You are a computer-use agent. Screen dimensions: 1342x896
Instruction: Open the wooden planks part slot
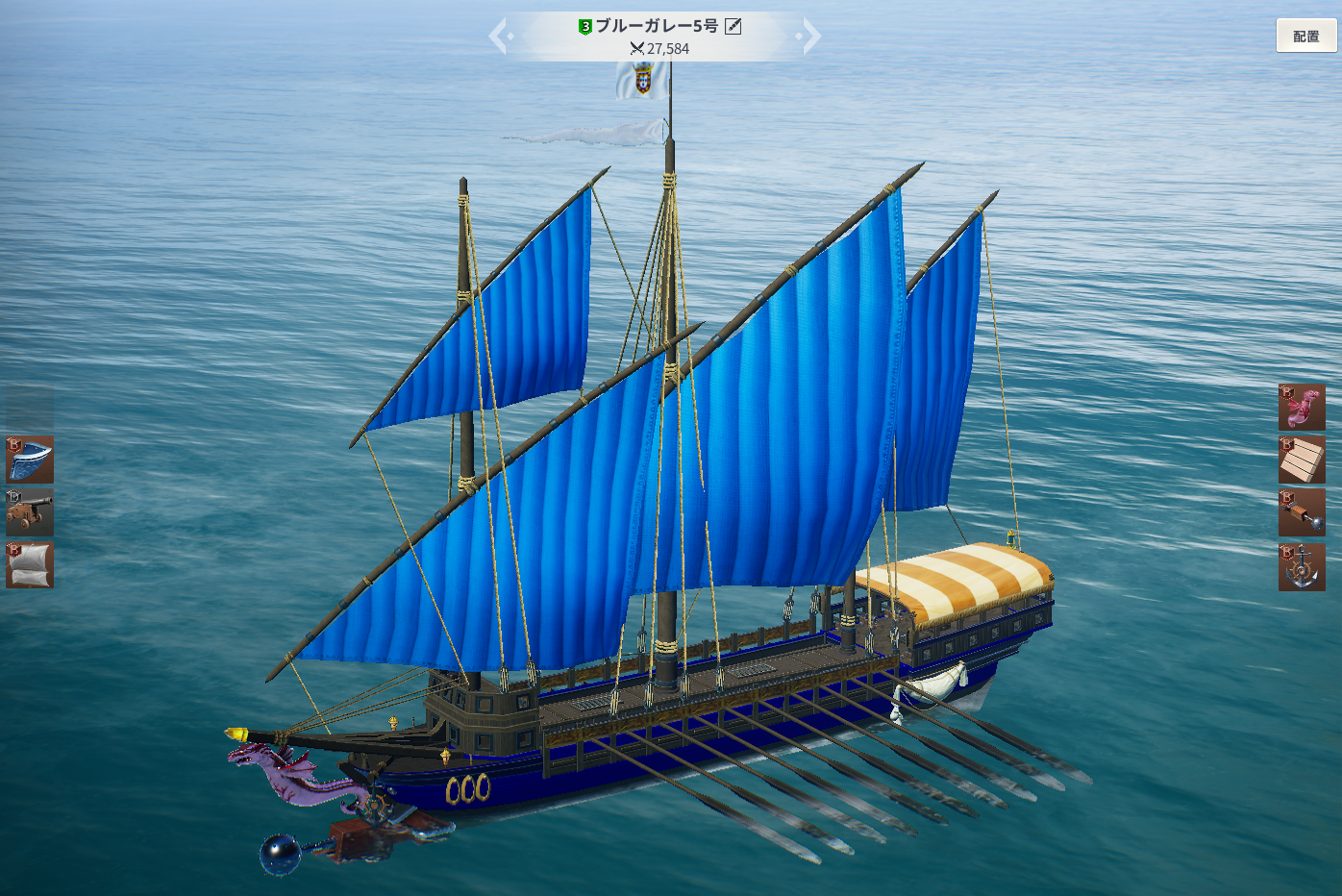click(1302, 460)
